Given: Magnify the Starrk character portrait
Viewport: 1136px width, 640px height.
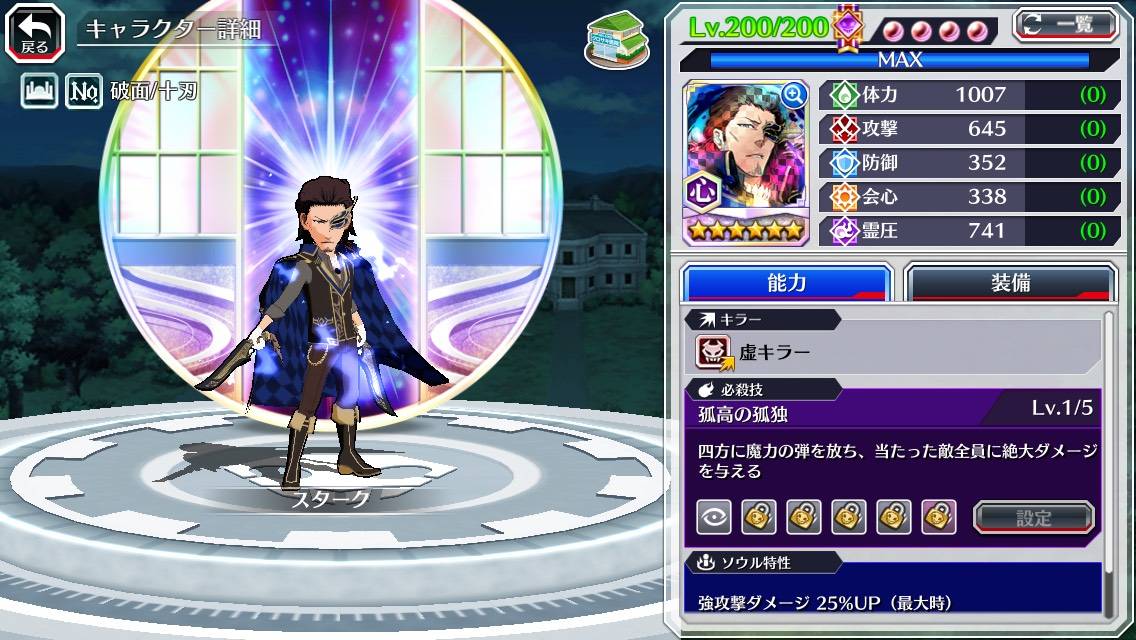Looking at the screenshot, I should [x=795, y=95].
